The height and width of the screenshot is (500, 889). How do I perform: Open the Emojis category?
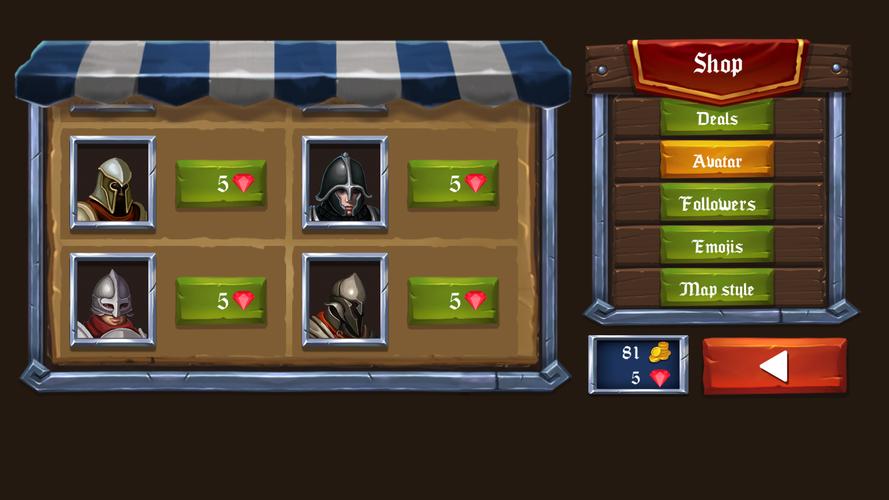[716, 246]
